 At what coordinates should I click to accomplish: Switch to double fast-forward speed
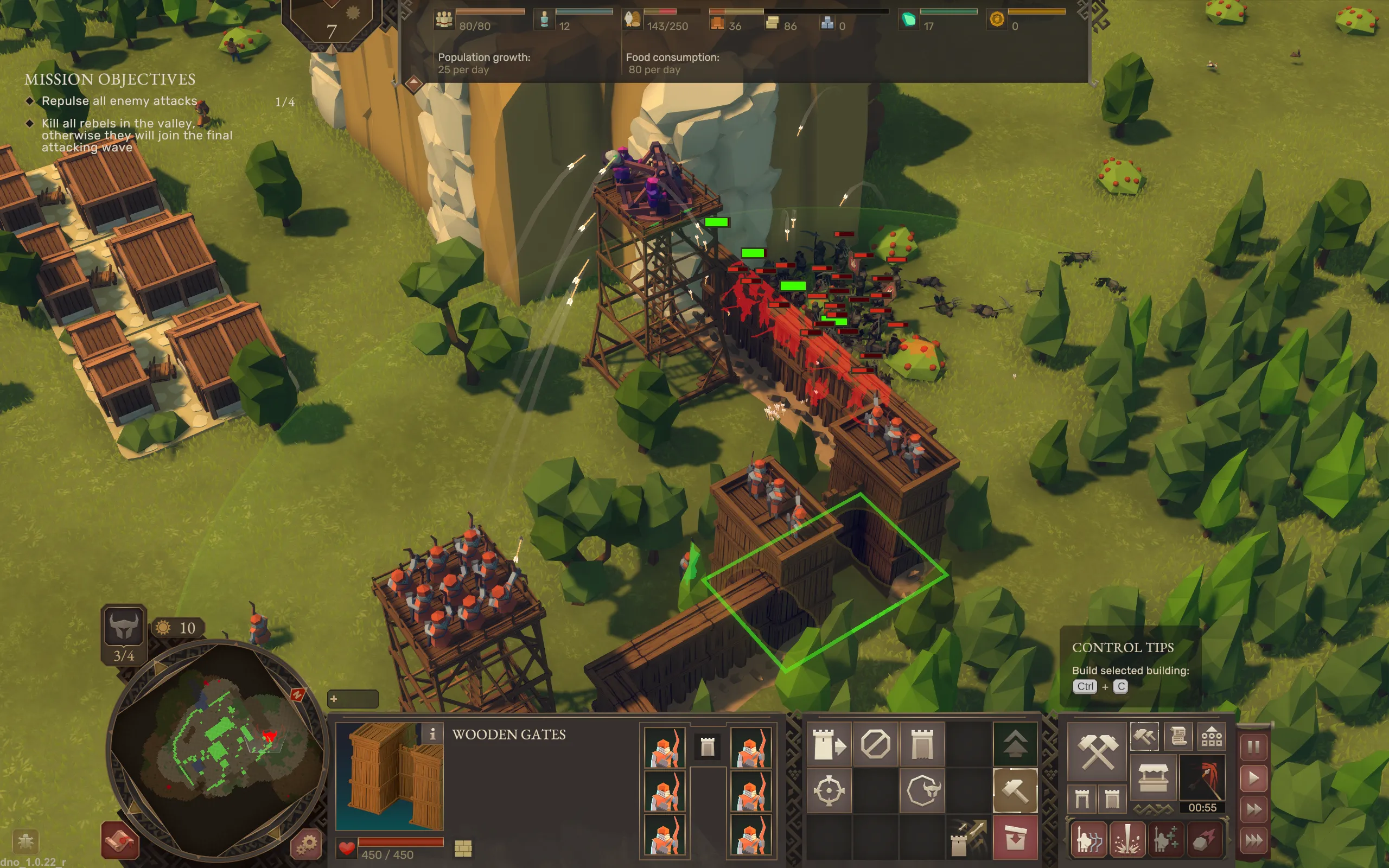1253,809
